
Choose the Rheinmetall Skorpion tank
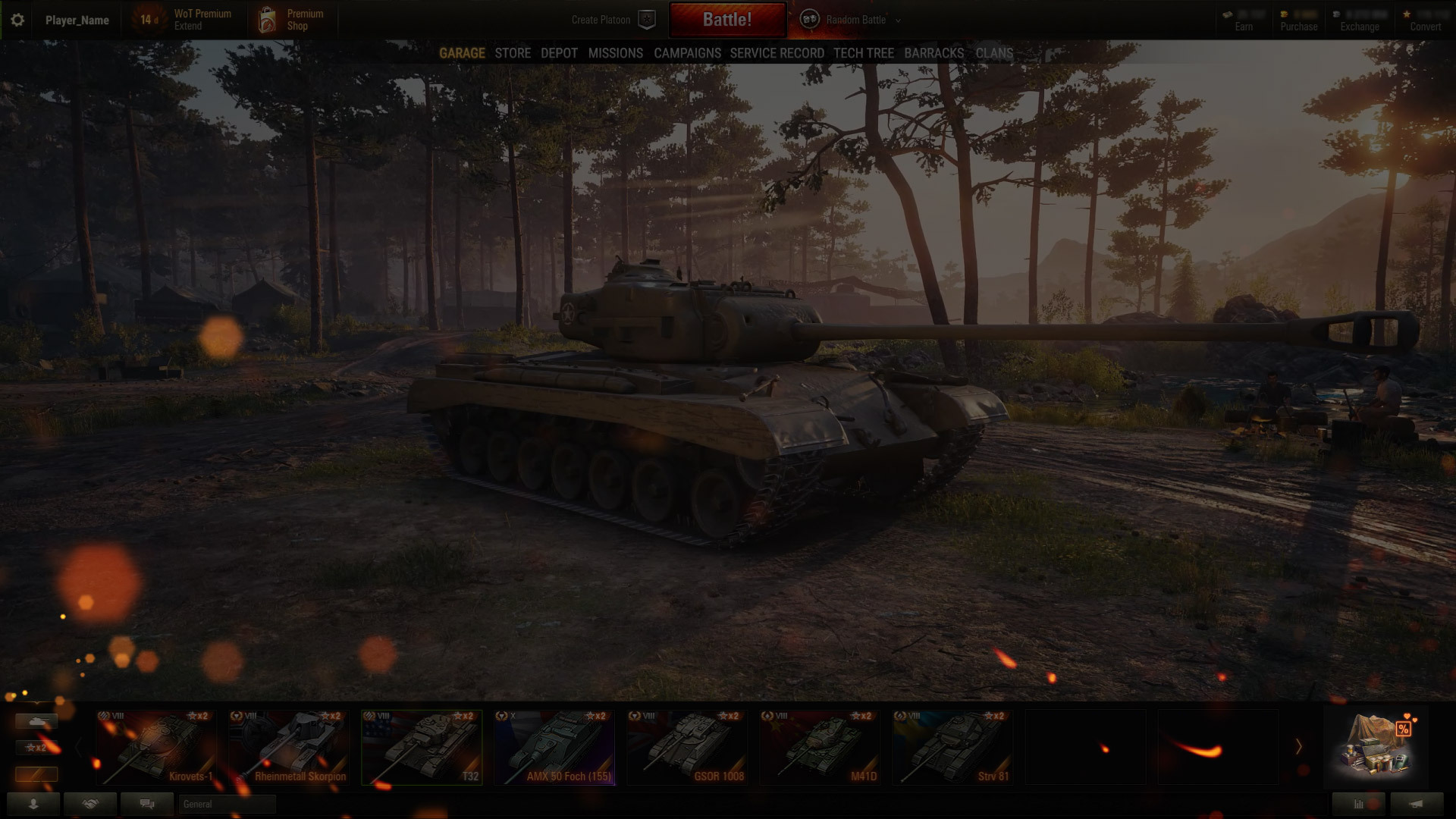click(289, 747)
